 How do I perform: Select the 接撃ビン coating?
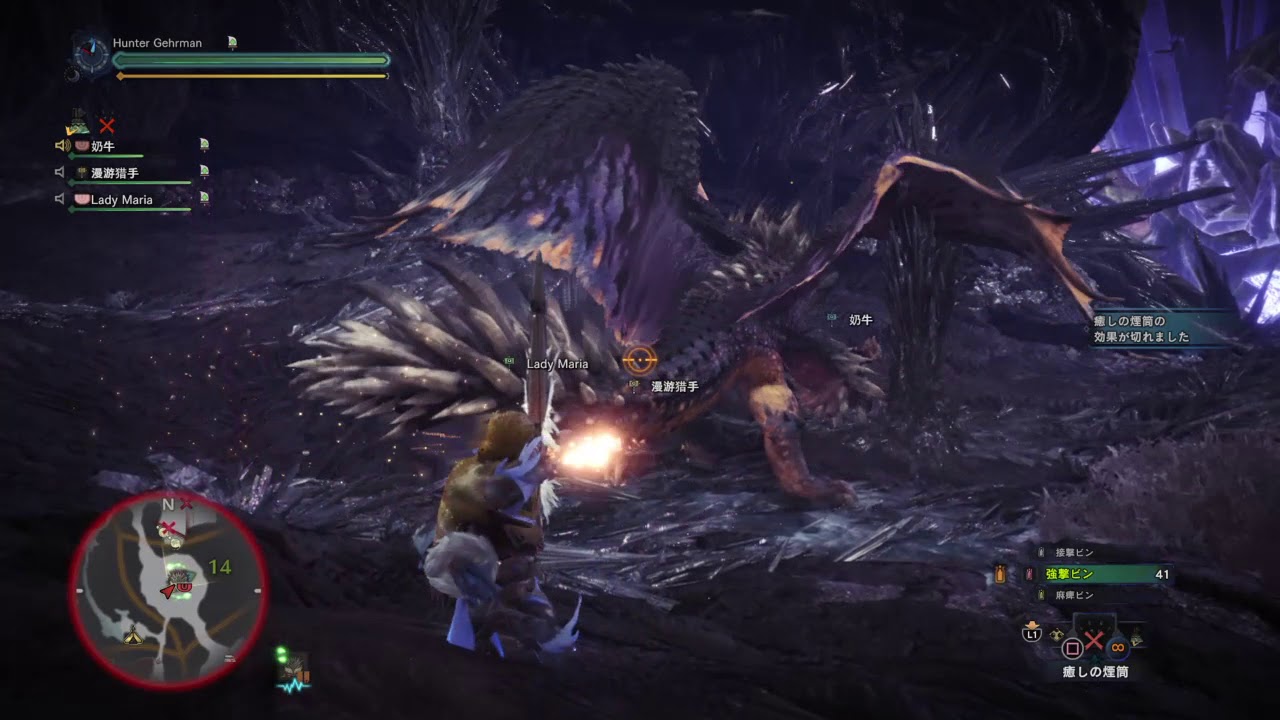1075,553
